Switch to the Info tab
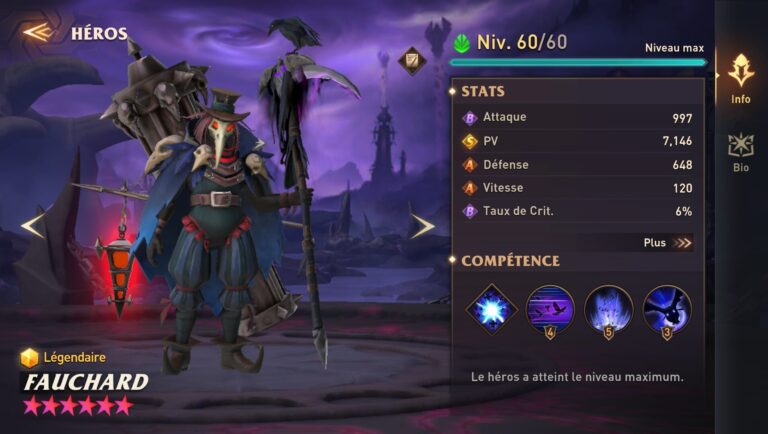 click(740, 78)
